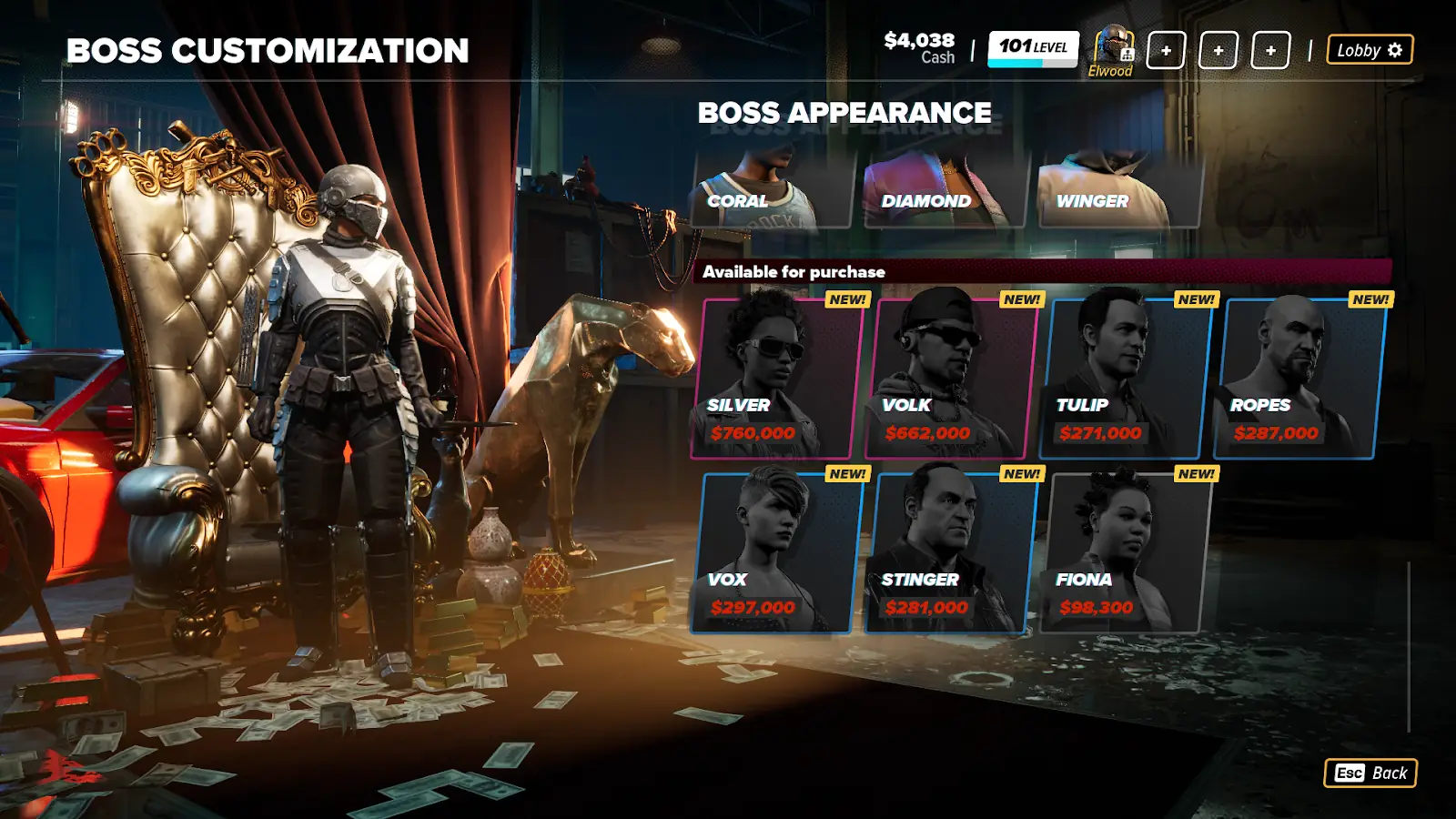Pick the Tulip appearance card
Screen dimensions: 1456x819
coord(1126,378)
